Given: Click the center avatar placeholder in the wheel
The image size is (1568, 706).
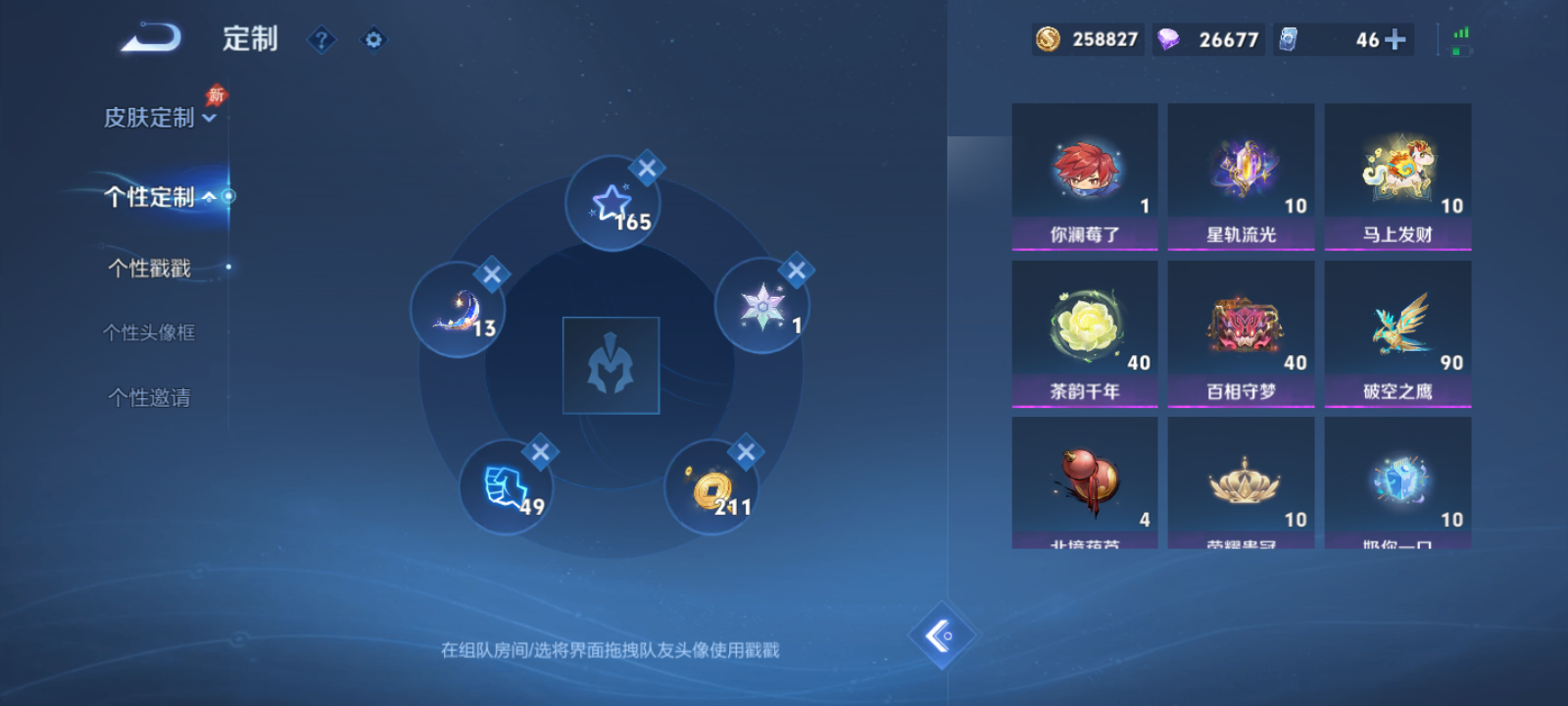Looking at the screenshot, I should [611, 363].
